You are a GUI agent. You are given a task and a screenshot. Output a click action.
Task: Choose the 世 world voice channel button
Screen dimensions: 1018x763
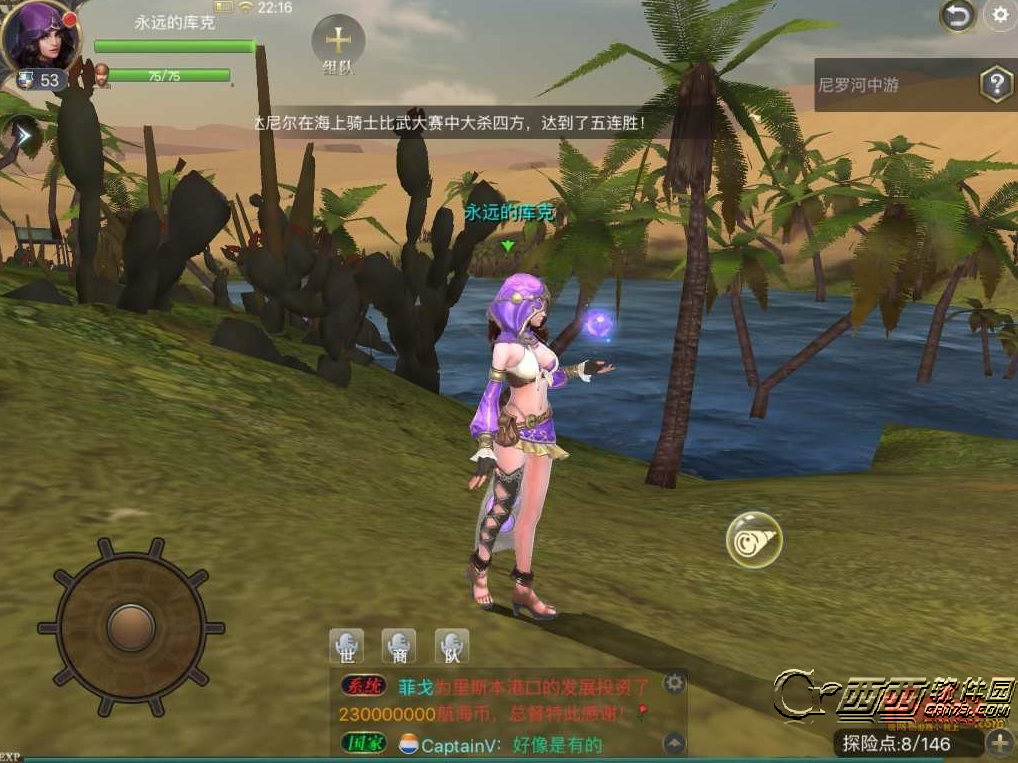click(347, 647)
